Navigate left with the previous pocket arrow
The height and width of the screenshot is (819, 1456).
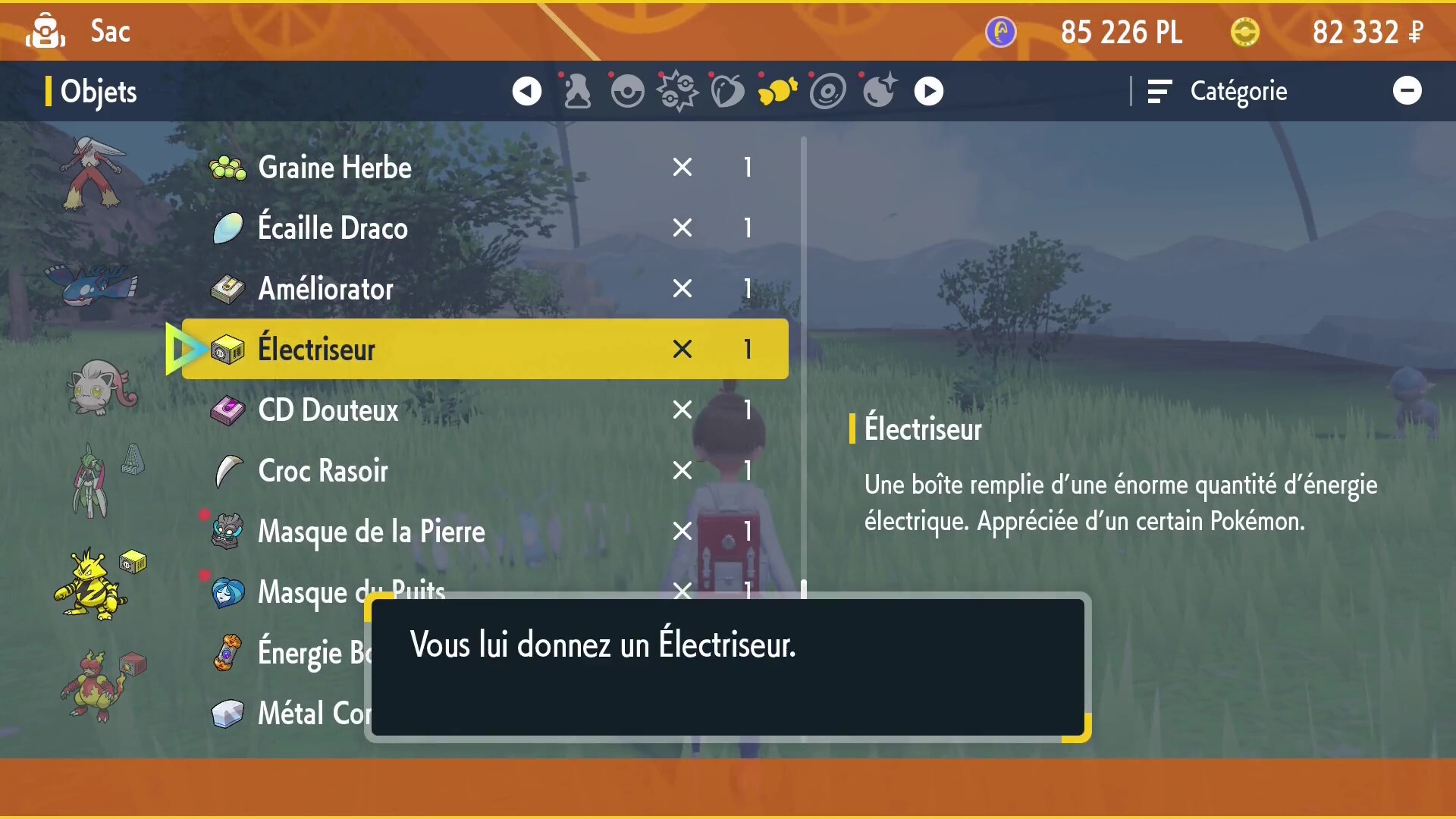[x=526, y=90]
